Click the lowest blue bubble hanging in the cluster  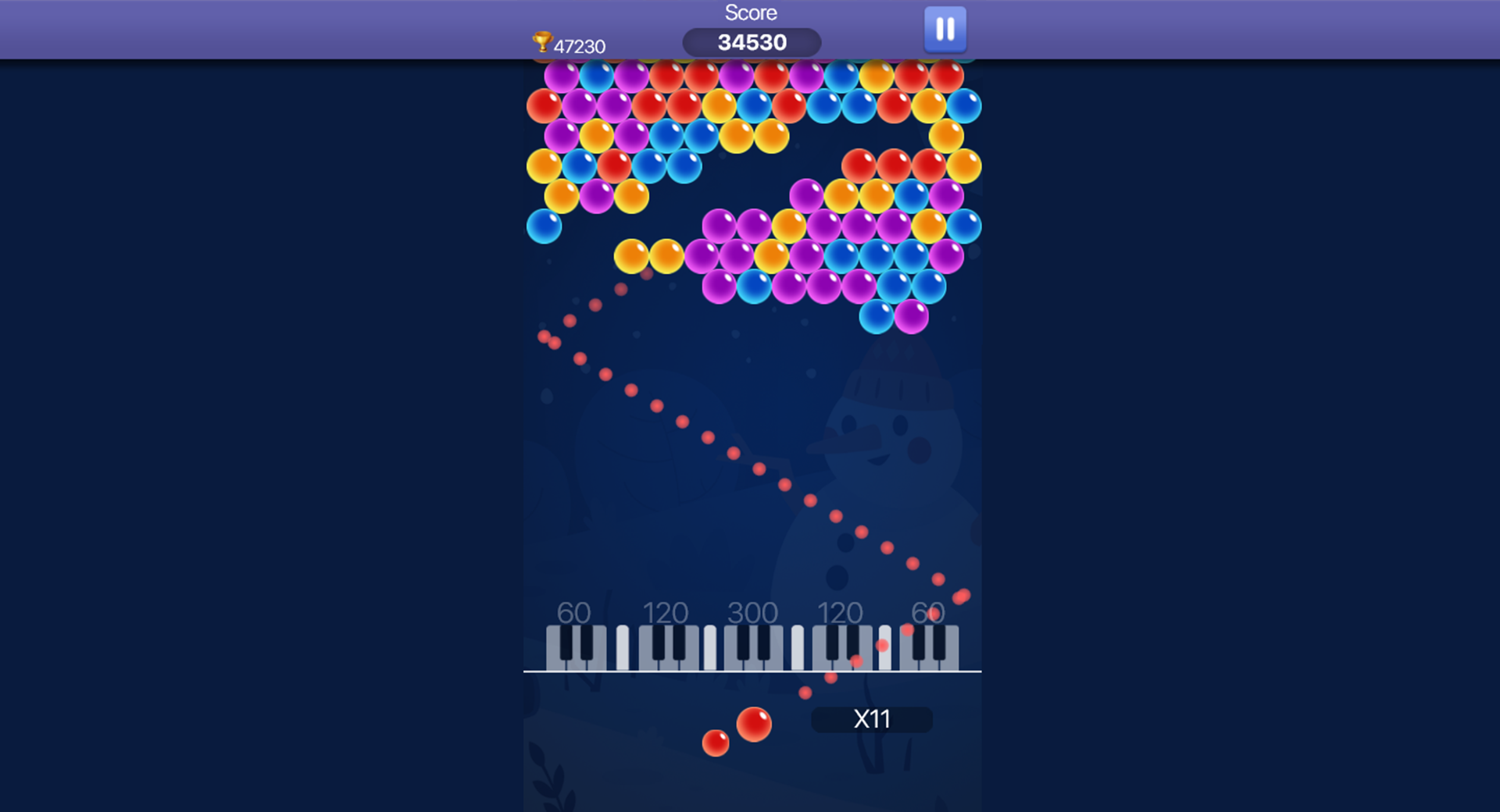coord(875,319)
